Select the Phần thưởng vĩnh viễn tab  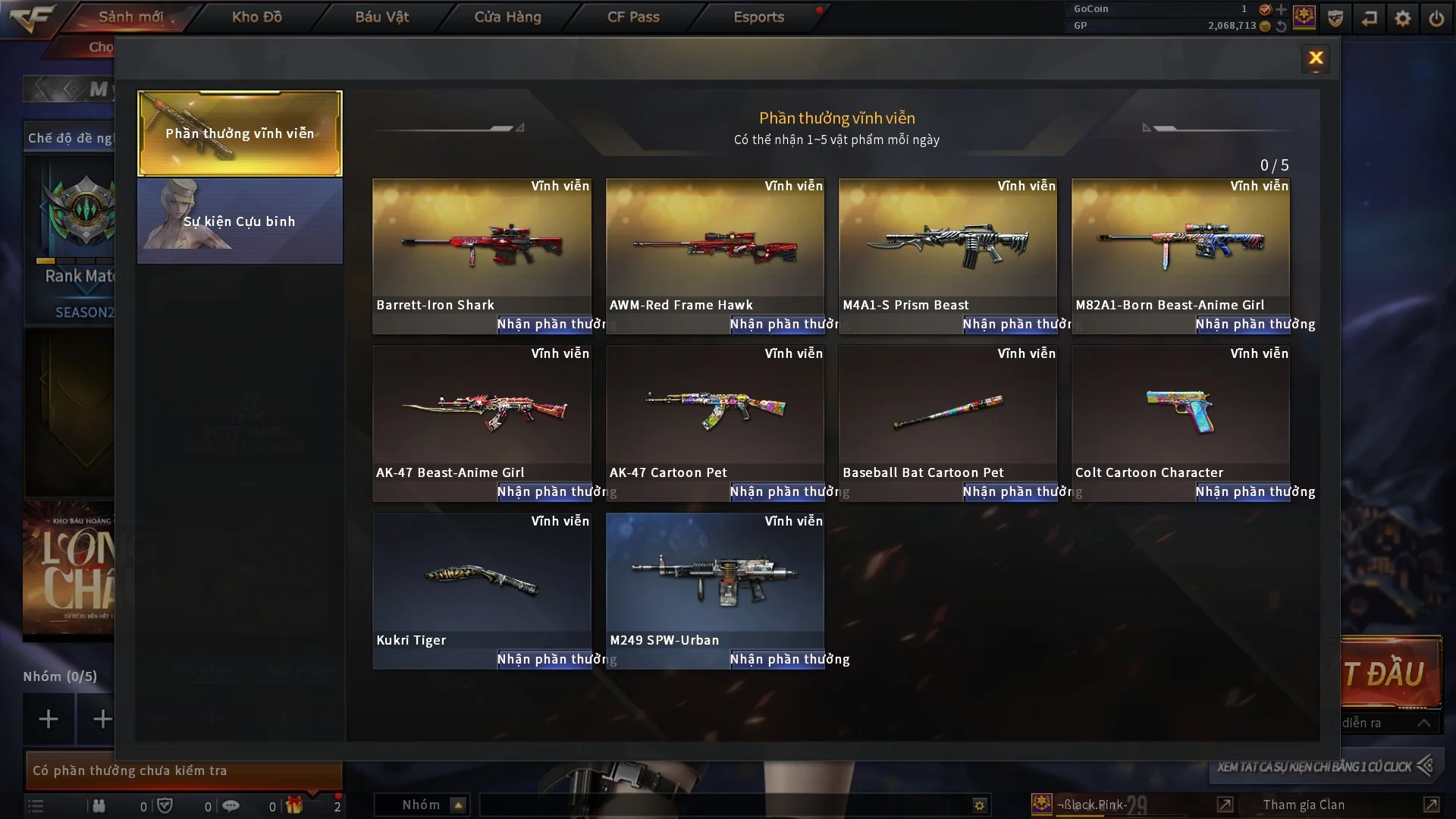click(240, 133)
